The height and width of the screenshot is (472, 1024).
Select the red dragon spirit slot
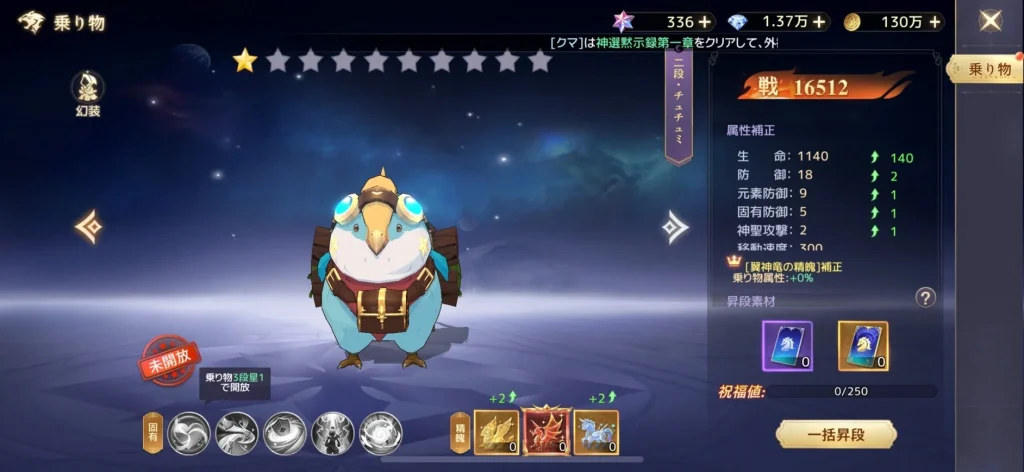pos(546,432)
